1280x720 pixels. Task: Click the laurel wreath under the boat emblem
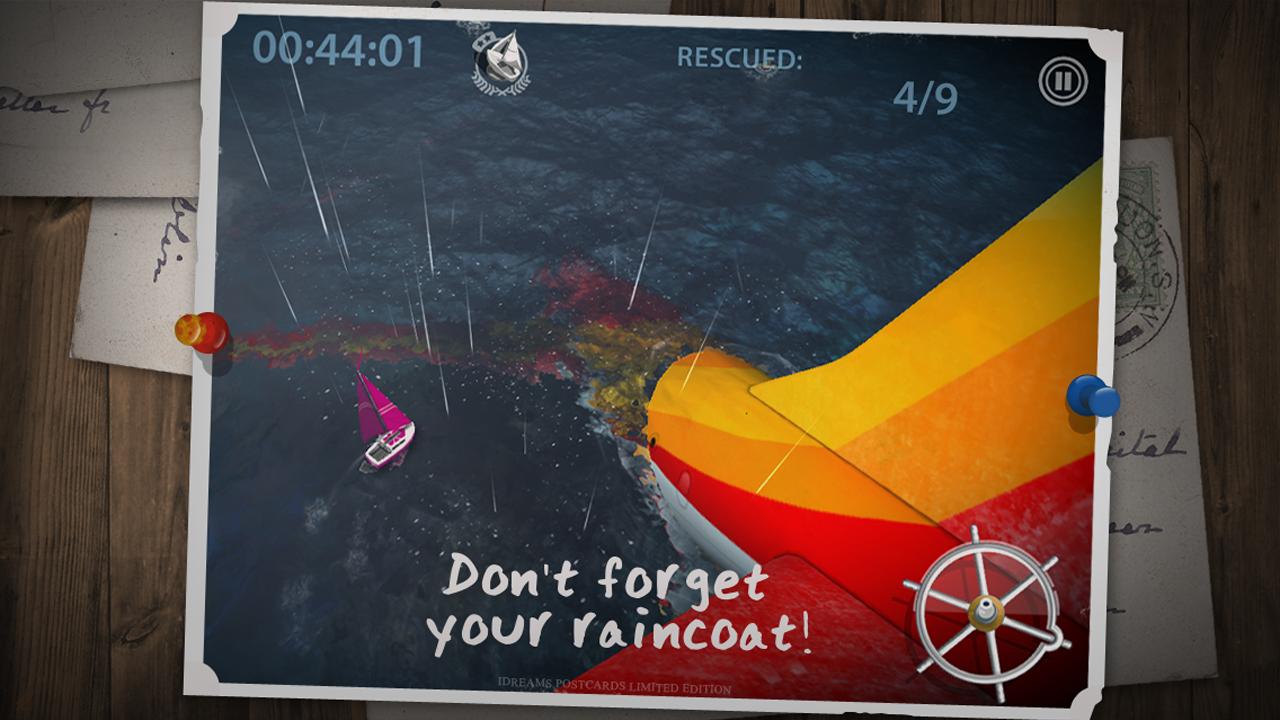tap(499, 88)
